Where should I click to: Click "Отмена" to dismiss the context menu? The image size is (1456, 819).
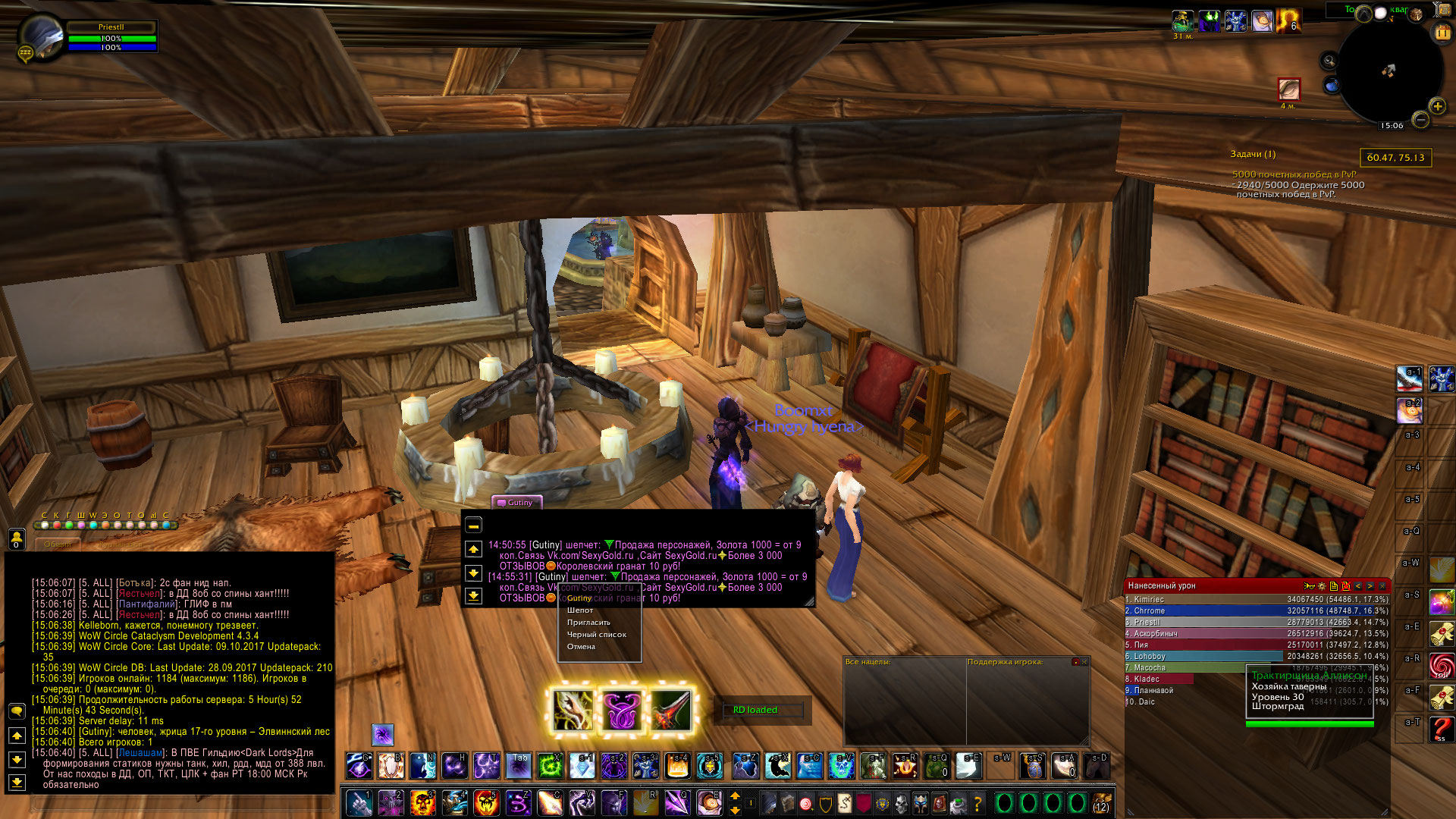(581, 647)
